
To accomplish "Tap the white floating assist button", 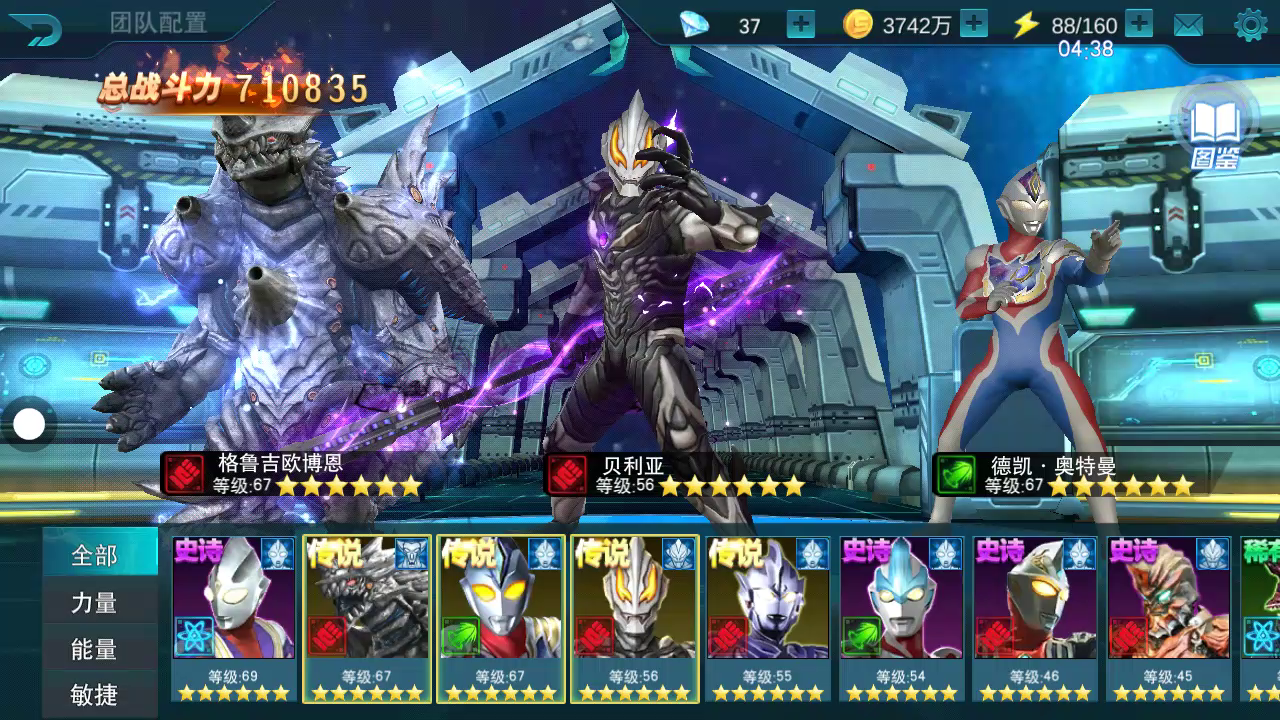I will click(29, 425).
